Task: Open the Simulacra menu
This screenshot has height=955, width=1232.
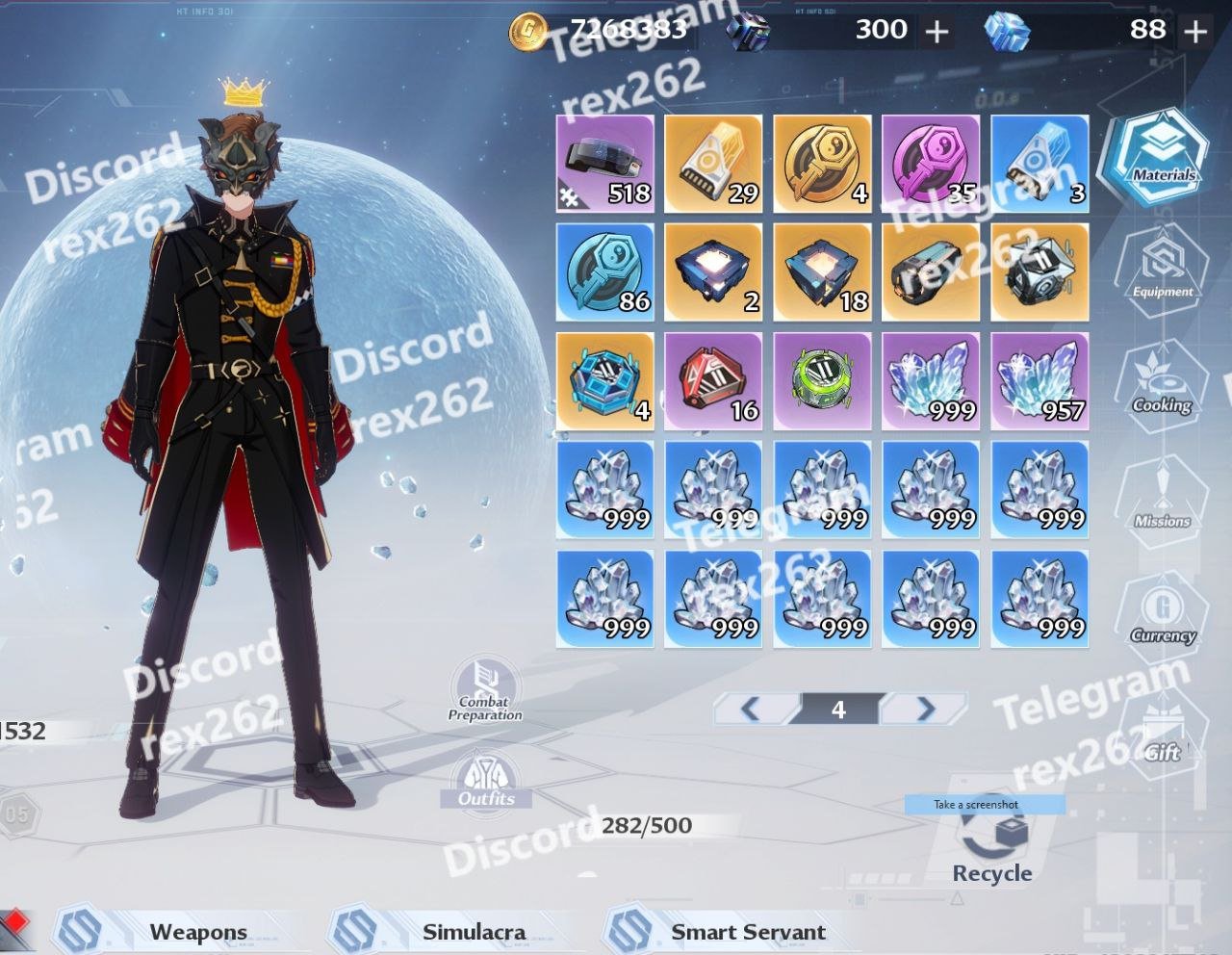Action: pos(474,932)
